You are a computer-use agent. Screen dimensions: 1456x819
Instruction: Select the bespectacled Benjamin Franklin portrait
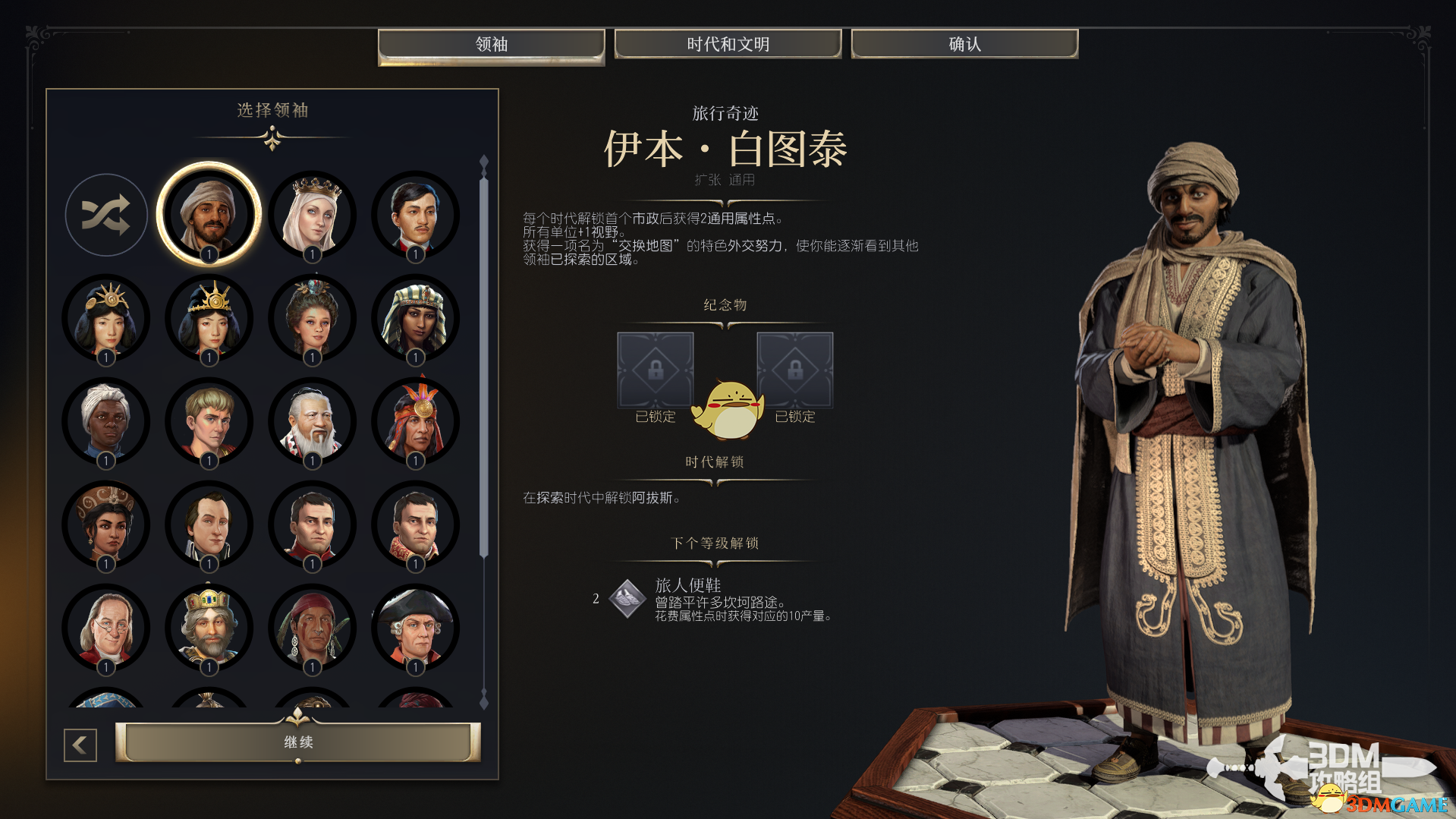pyautogui.click(x=106, y=627)
